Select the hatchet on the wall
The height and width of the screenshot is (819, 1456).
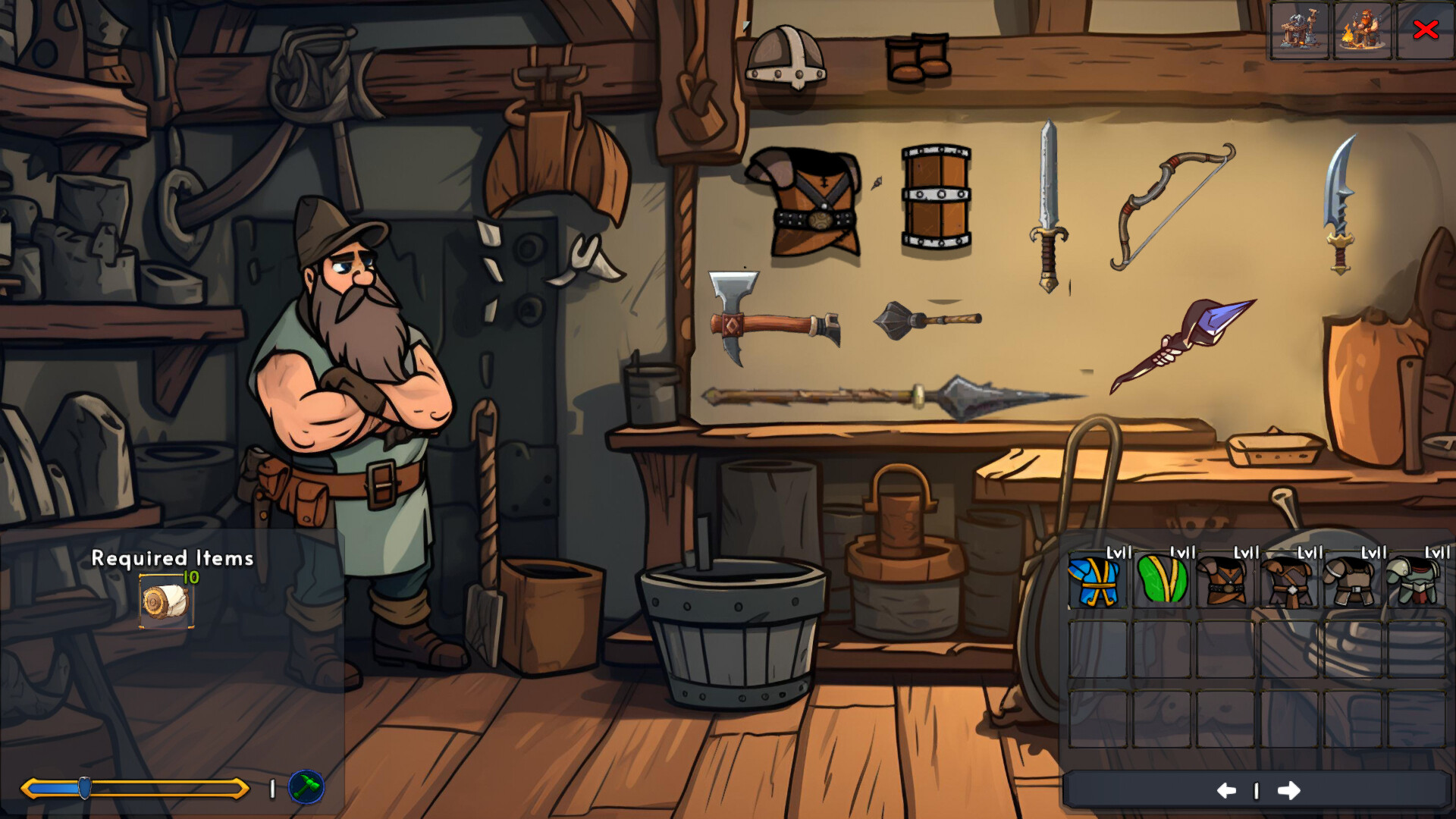click(x=773, y=318)
